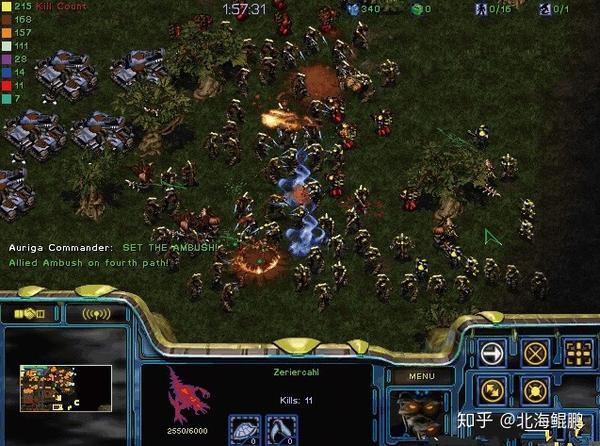The height and width of the screenshot is (446, 600).
Task: Open the MENU button
Action: (x=422, y=376)
